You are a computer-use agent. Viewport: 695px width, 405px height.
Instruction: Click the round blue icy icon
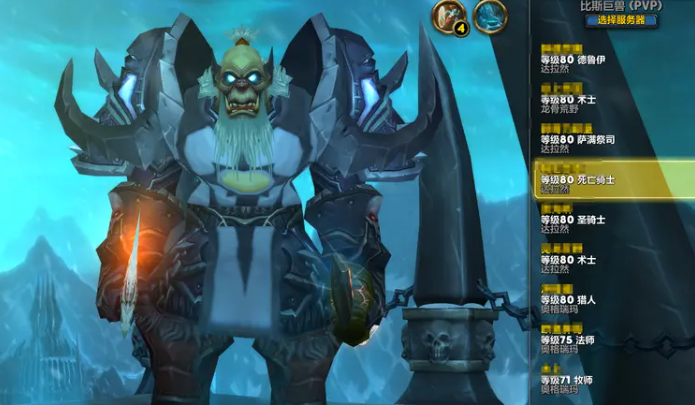[490, 16]
